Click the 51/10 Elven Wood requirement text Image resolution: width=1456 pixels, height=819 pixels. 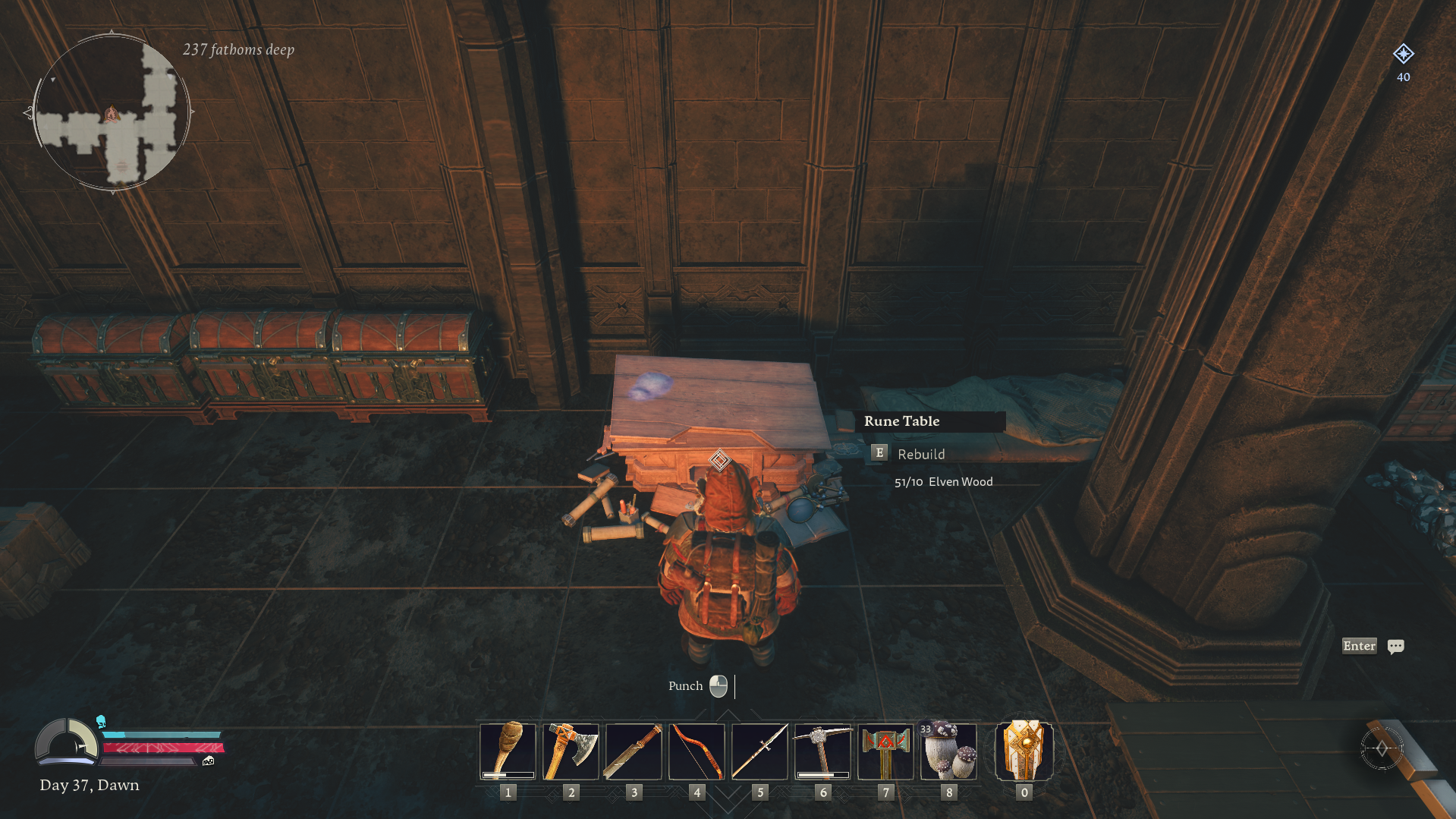tap(943, 481)
